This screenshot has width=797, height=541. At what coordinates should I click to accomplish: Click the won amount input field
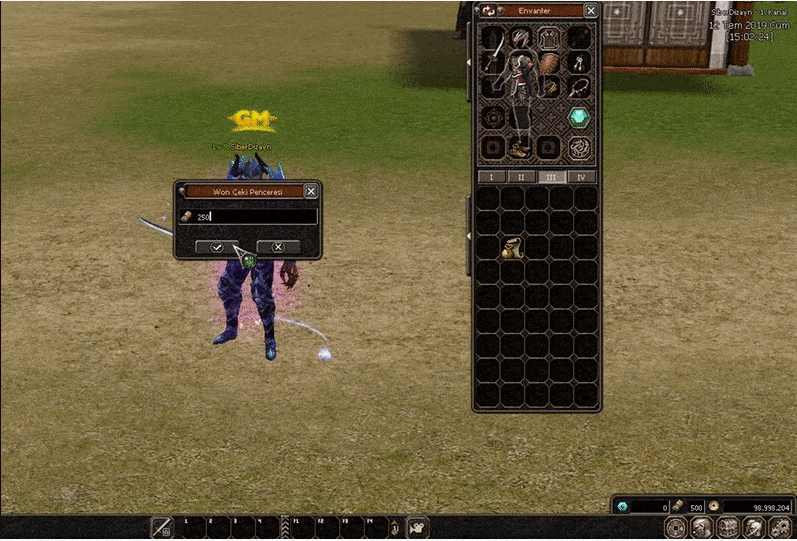pos(255,216)
